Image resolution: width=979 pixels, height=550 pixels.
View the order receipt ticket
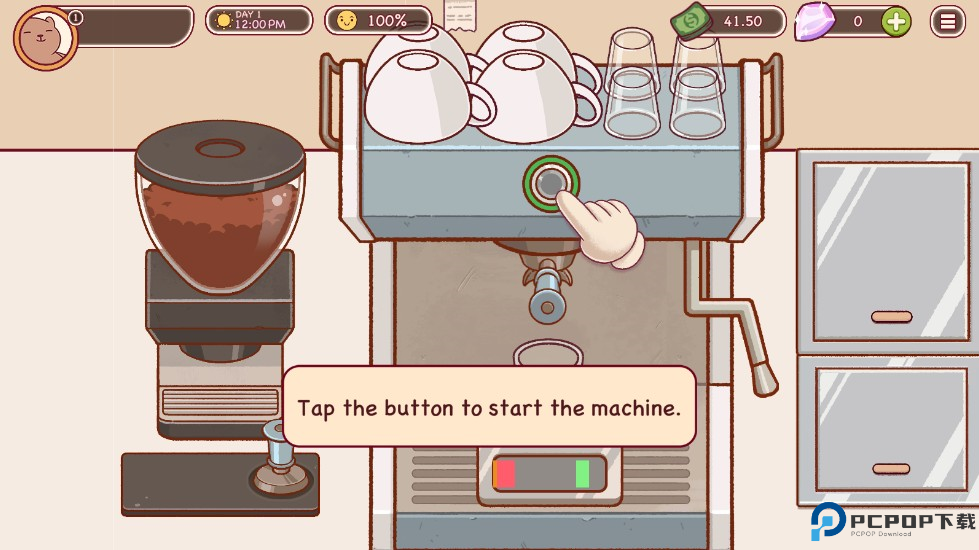pos(460,17)
